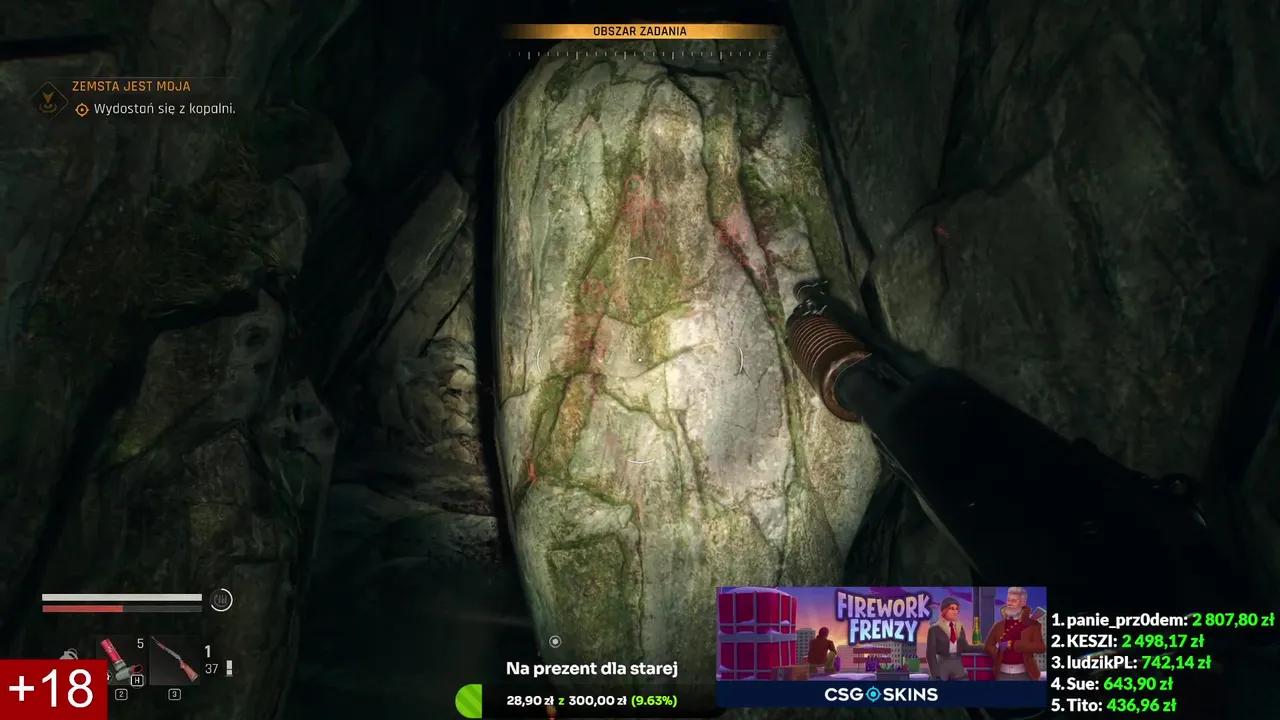
Task: Click the circular ability gauge above weapon slots
Action: pyautogui.click(x=221, y=600)
